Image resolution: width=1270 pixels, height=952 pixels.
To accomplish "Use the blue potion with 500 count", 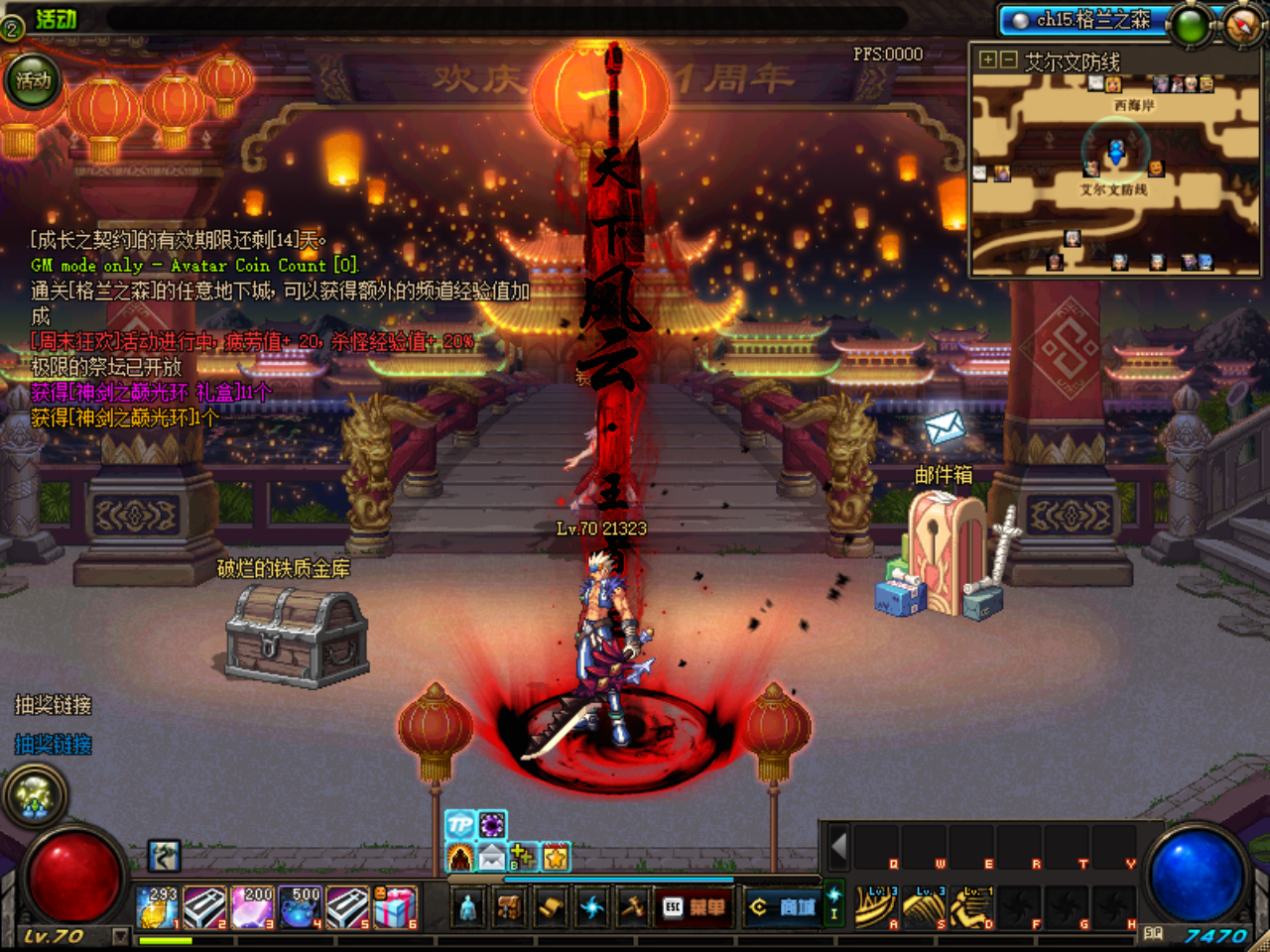I will tap(301, 907).
